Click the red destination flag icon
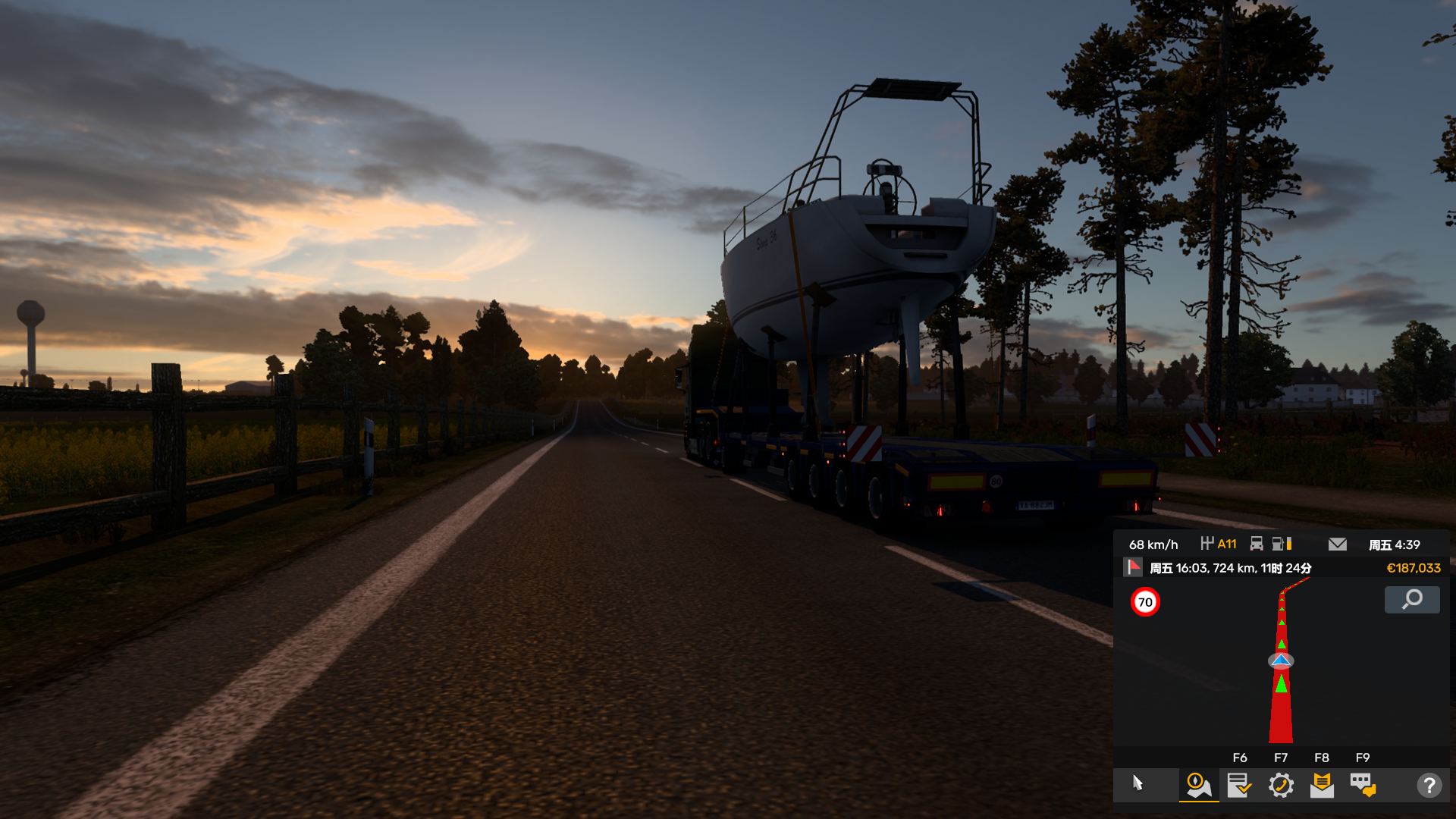Image resolution: width=1456 pixels, height=819 pixels. (x=1133, y=567)
